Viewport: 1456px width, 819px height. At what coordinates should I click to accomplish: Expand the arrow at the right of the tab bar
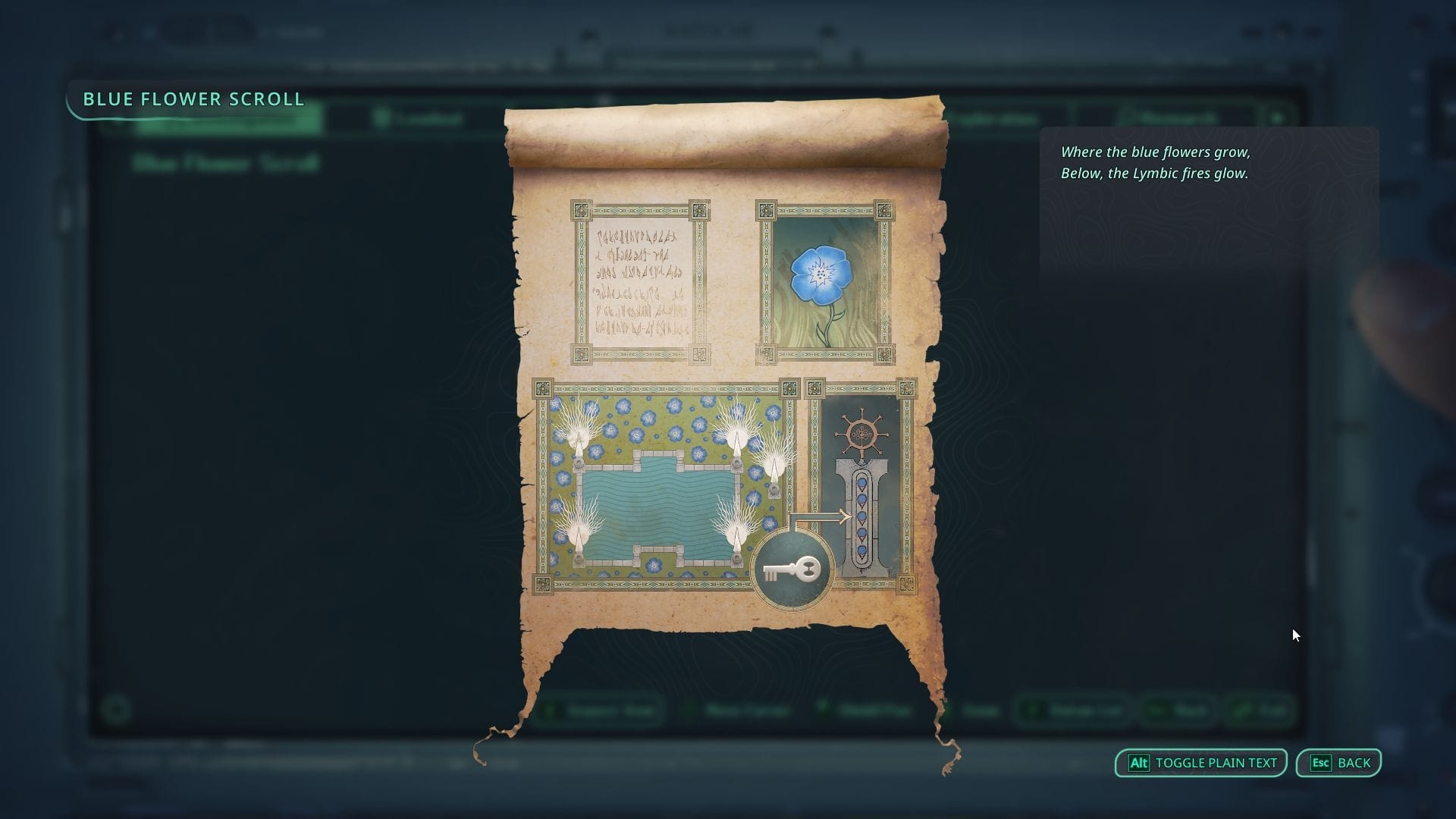(x=1278, y=118)
